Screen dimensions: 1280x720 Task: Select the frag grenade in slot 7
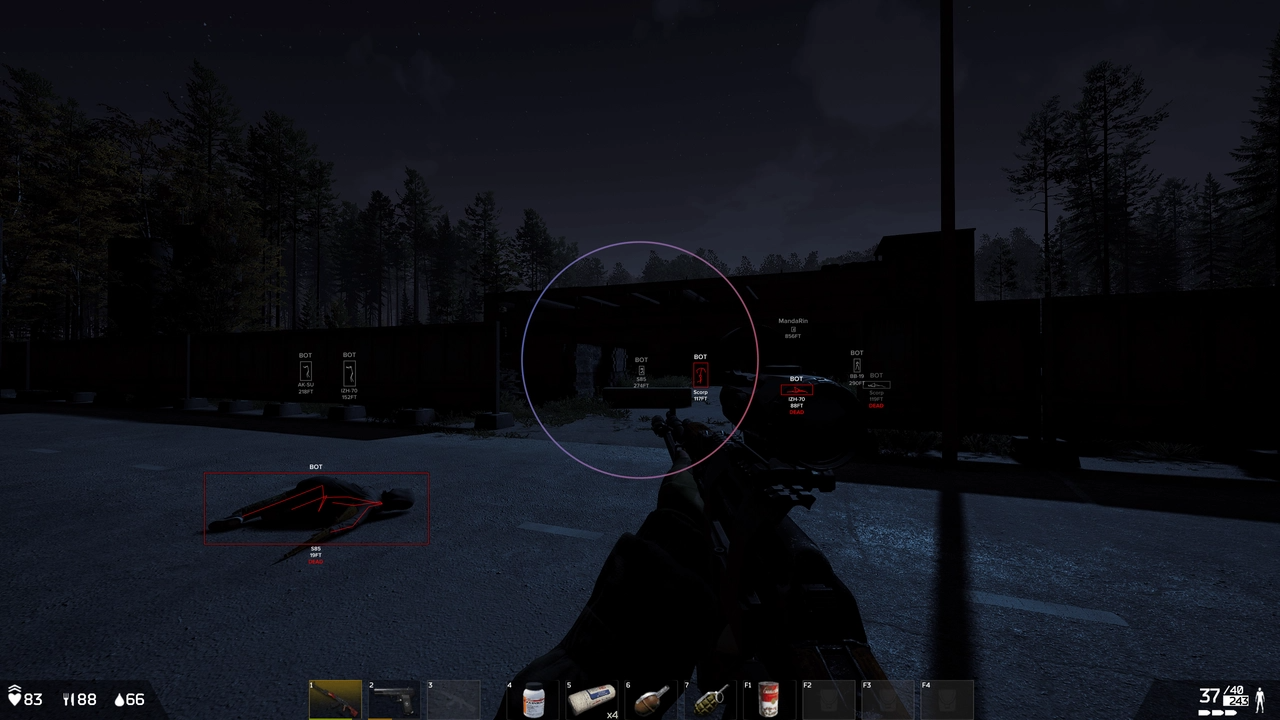point(711,698)
